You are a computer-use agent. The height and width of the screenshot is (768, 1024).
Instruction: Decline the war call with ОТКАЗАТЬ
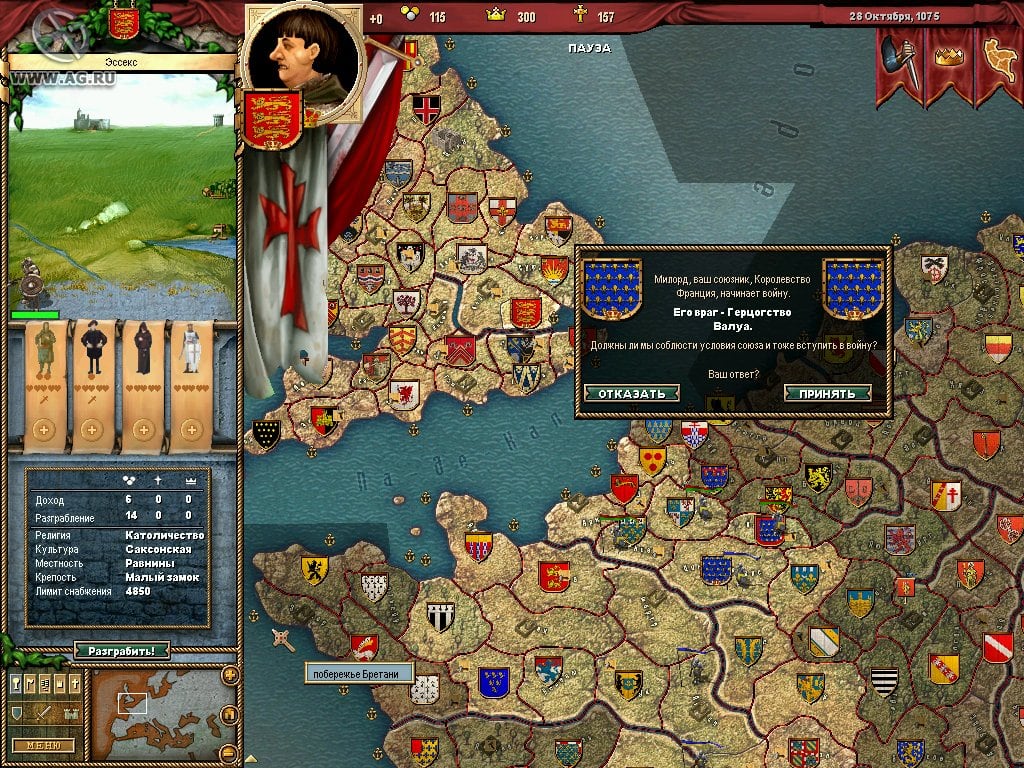(x=631, y=393)
